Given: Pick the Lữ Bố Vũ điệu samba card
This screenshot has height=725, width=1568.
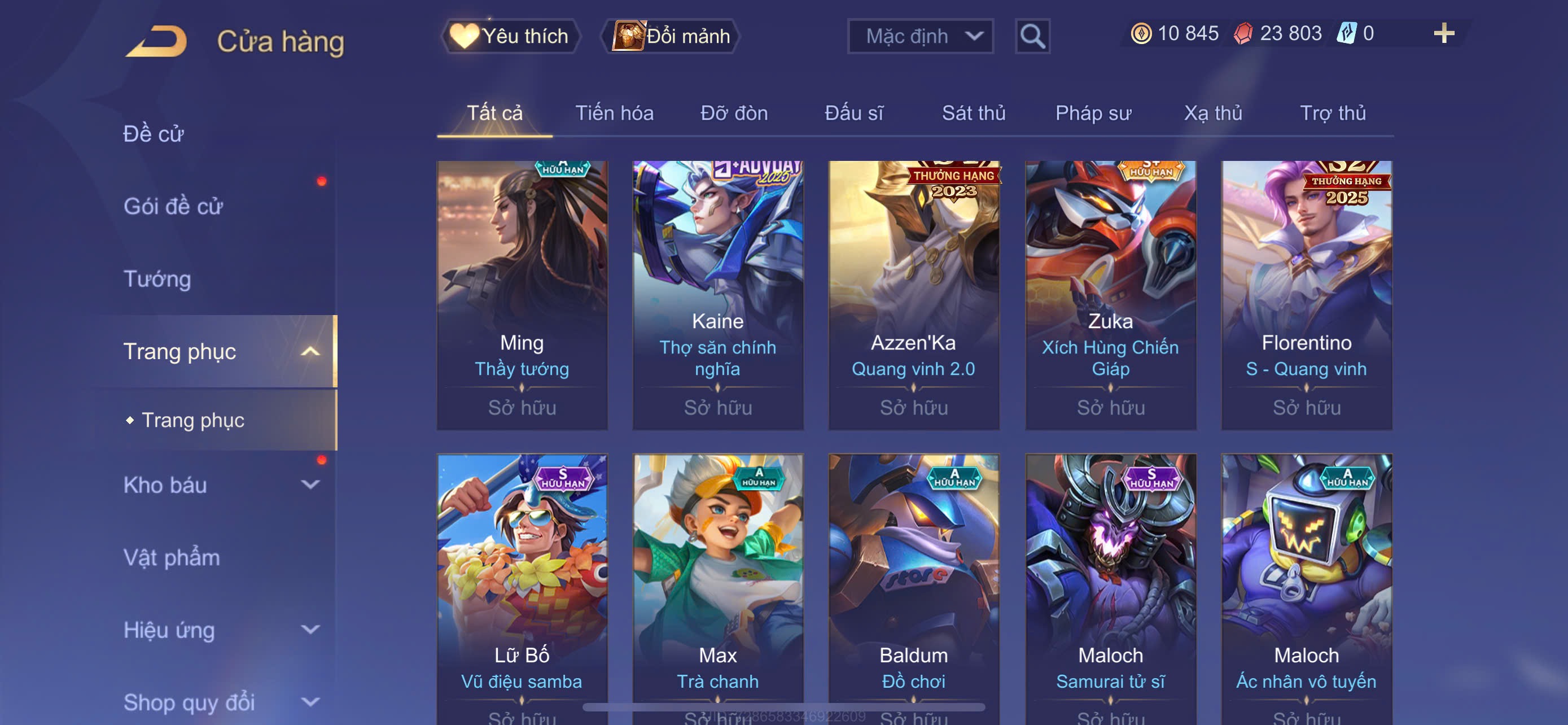Looking at the screenshot, I should 522,584.
